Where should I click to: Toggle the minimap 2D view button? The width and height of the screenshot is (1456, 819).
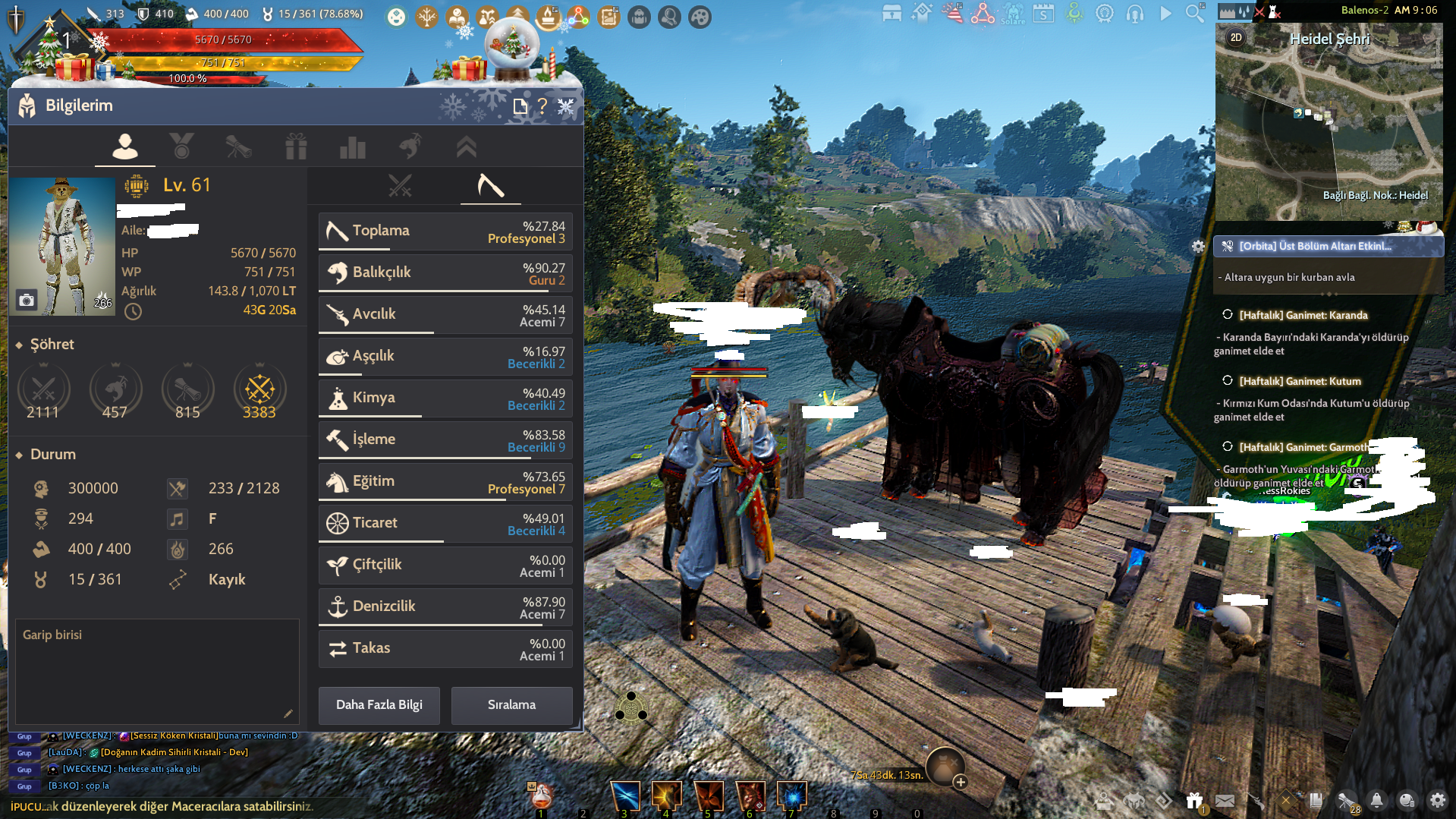point(1236,37)
